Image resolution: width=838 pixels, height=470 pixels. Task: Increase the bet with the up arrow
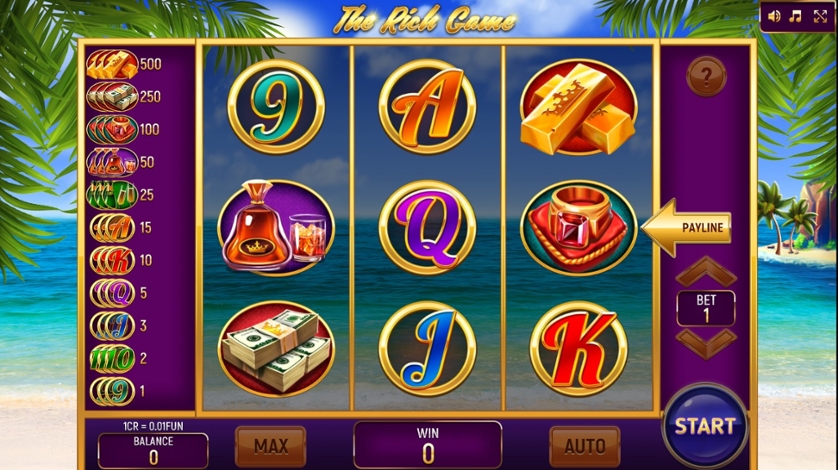[706, 272]
